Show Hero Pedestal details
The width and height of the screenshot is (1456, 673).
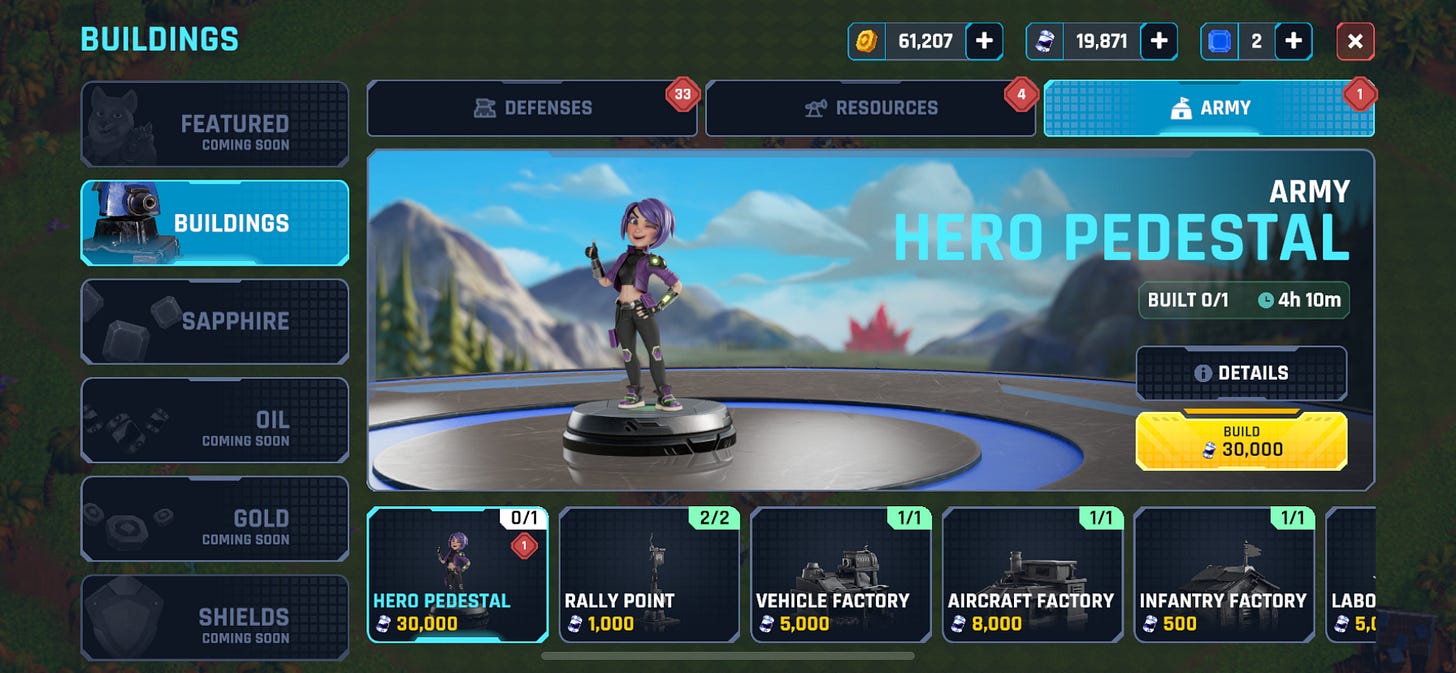click(1241, 373)
